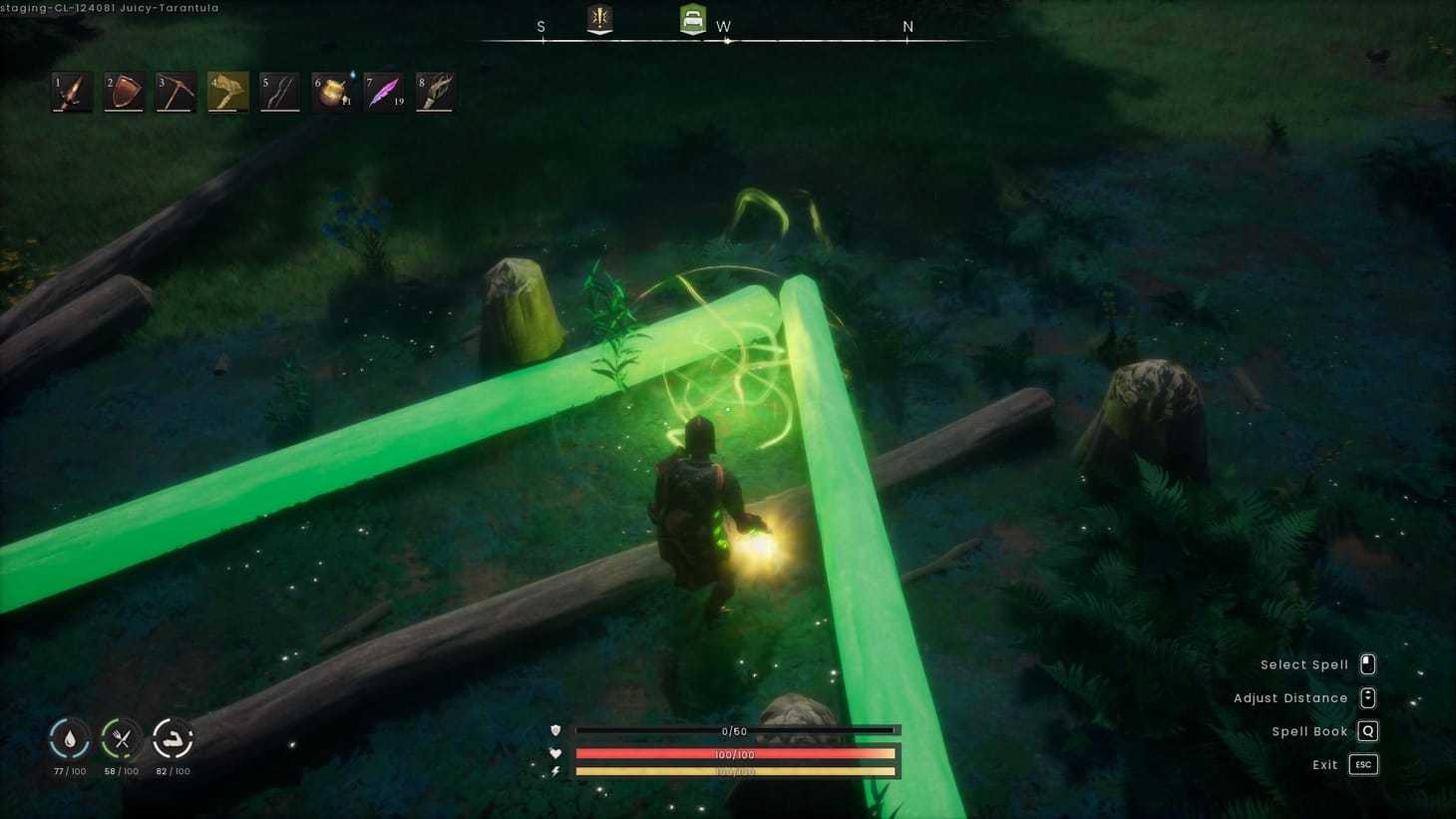This screenshot has height=819, width=1456.
Task: Click the red health bar showing 100/100
Action: (x=736, y=754)
